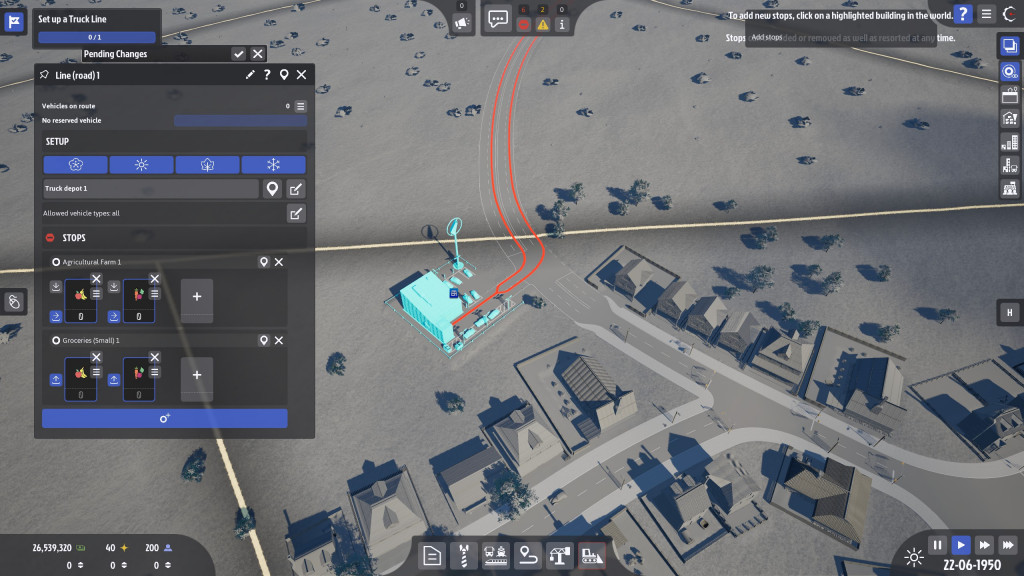1024x576 pixels.
Task: Confirm pending changes with the checkmark
Action: 239,54
